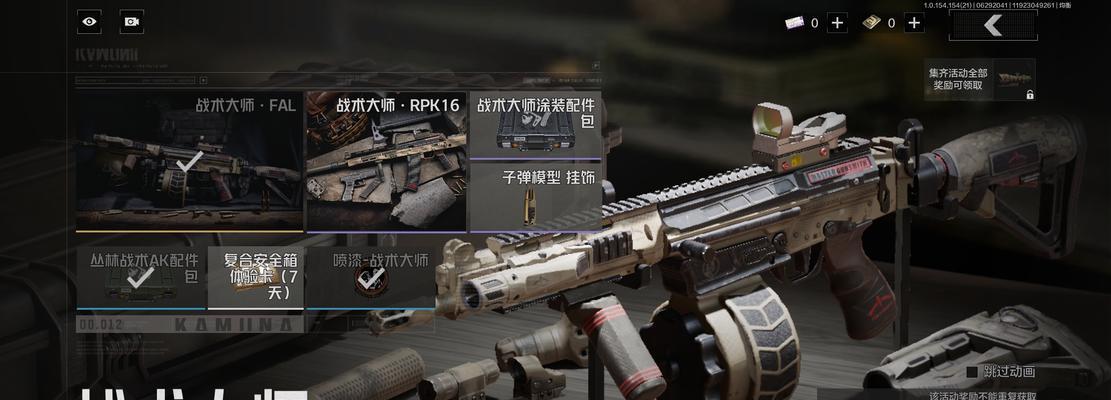Add more gold voucher currency
This screenshot has width=1111, height=400.
point(914,23)
